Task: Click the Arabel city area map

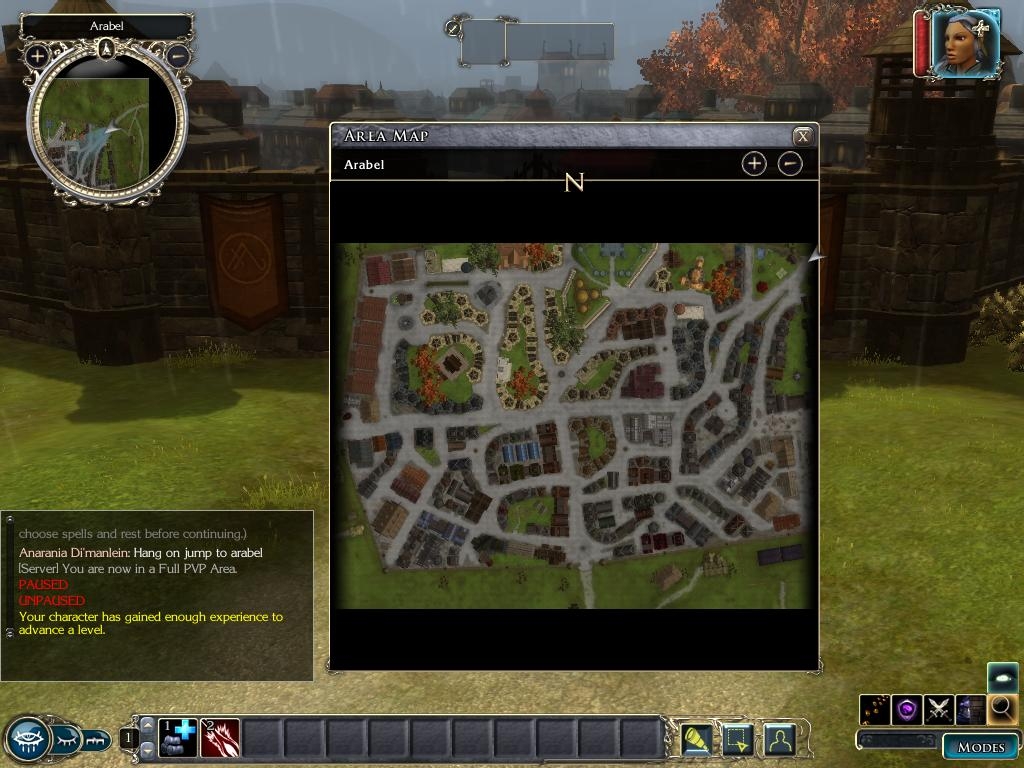Action: click(x=574, y=425)
